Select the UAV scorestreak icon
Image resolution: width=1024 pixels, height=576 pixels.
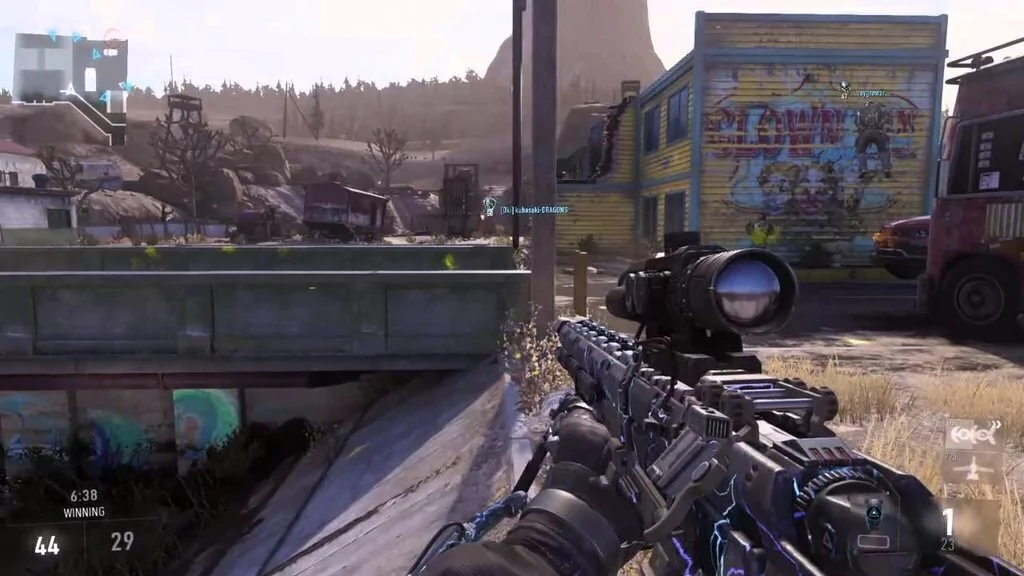click(x=974, y=436)
